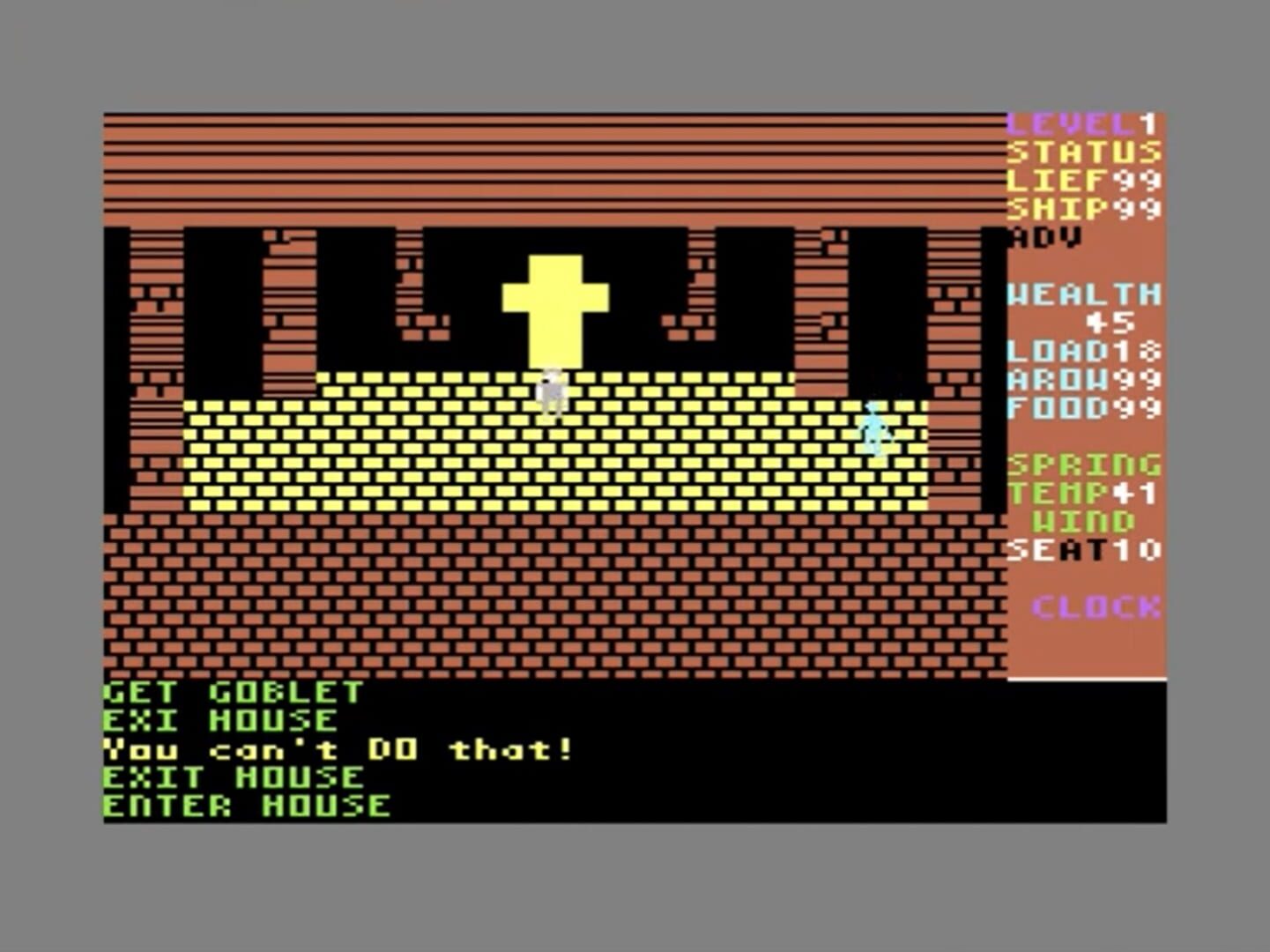The width and height of the screenshot is (1270, 952).
Task: Select the ADV status icon in the panel
Action: click(1044, 236)
